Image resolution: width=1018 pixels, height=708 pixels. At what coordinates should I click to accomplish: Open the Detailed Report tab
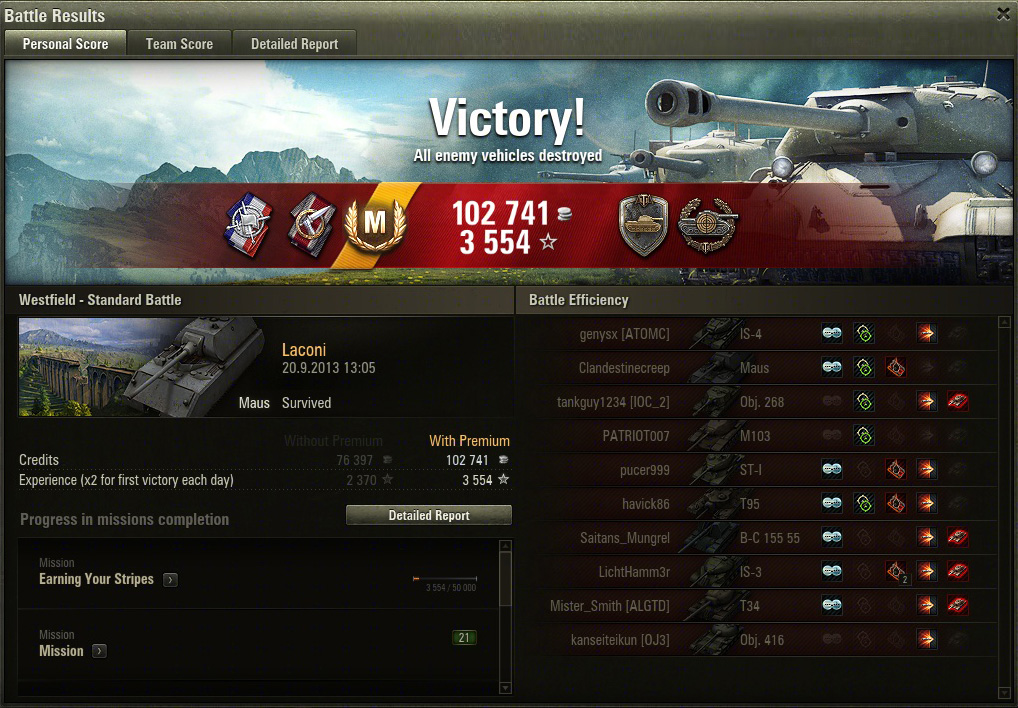coord(294,44)
